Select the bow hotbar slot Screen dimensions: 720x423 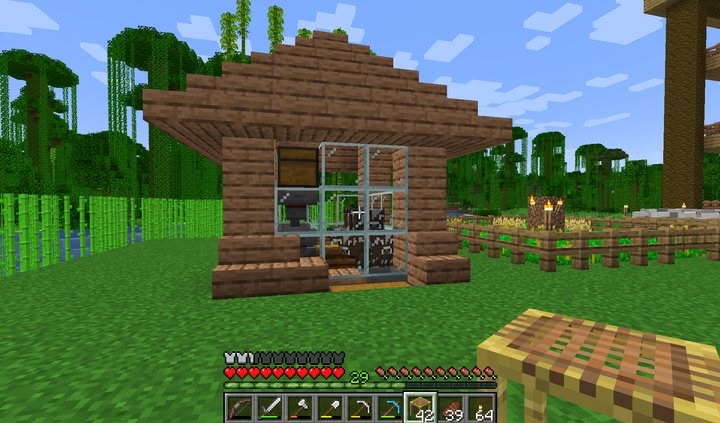[x=237, y=407]
